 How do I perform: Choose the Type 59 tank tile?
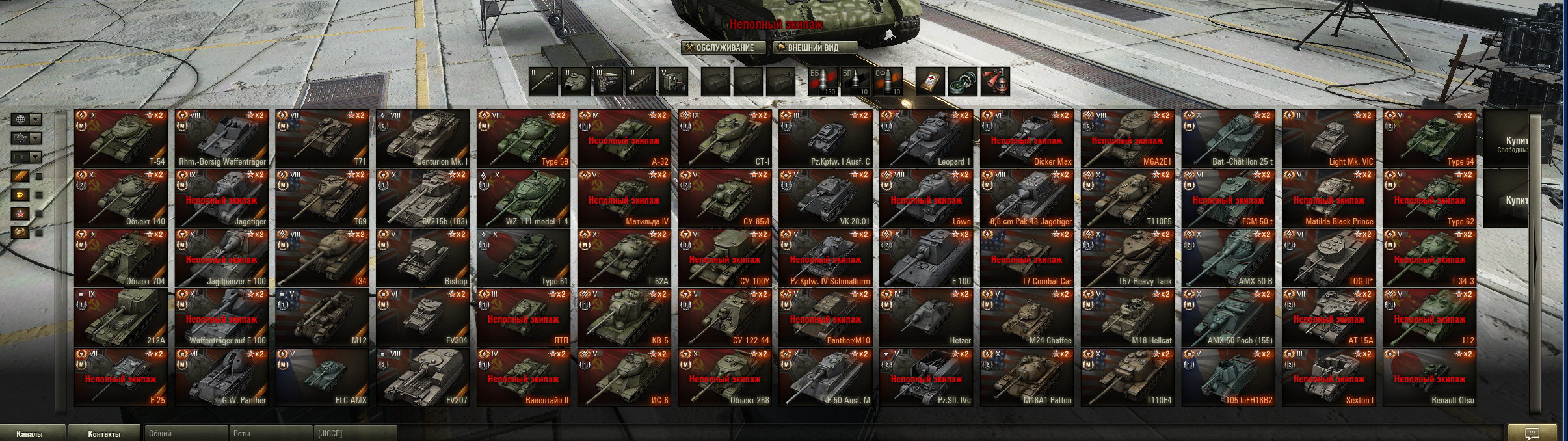(524, 139)
